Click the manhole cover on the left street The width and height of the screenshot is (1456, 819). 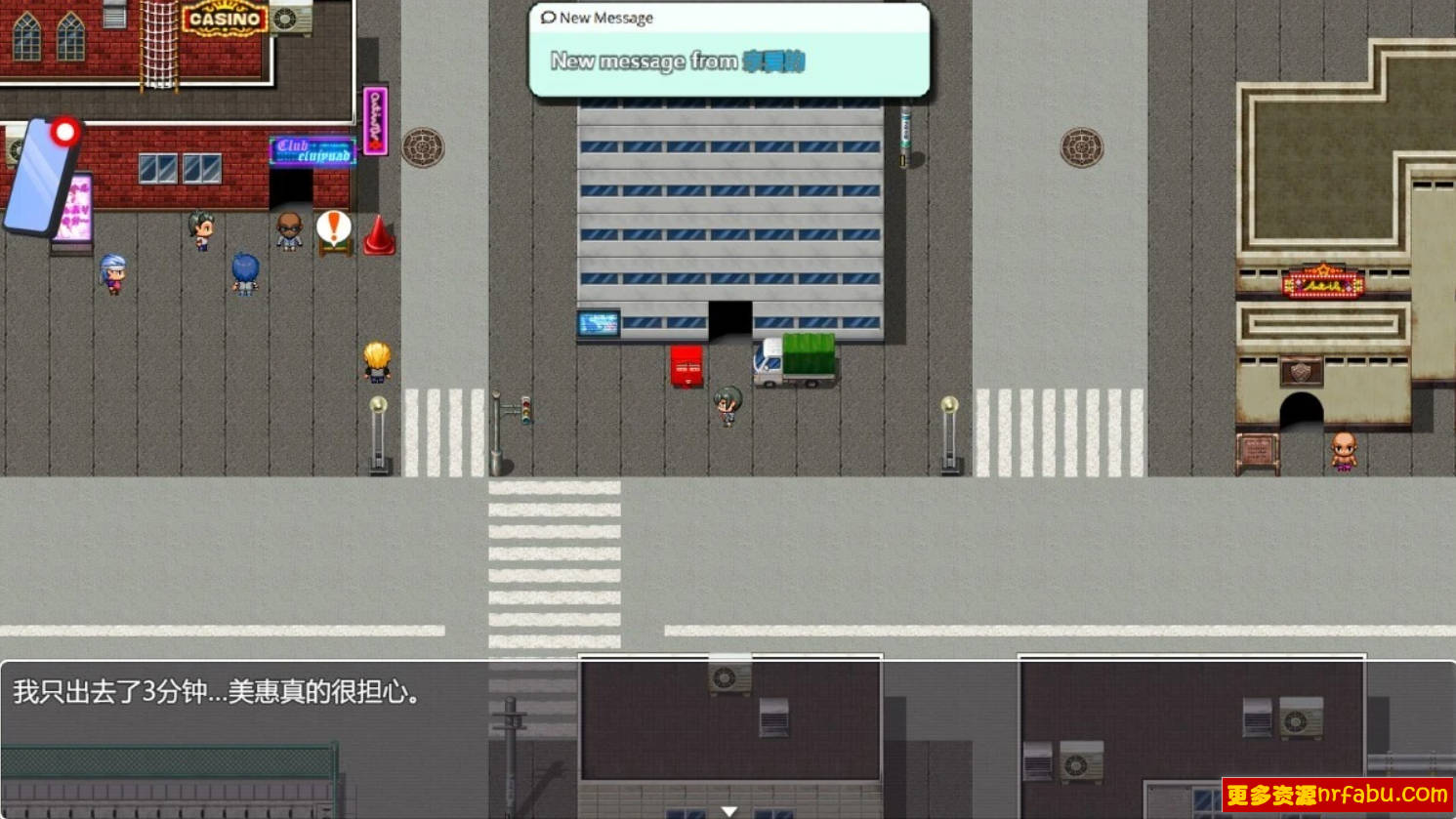[x=422, y=144]
